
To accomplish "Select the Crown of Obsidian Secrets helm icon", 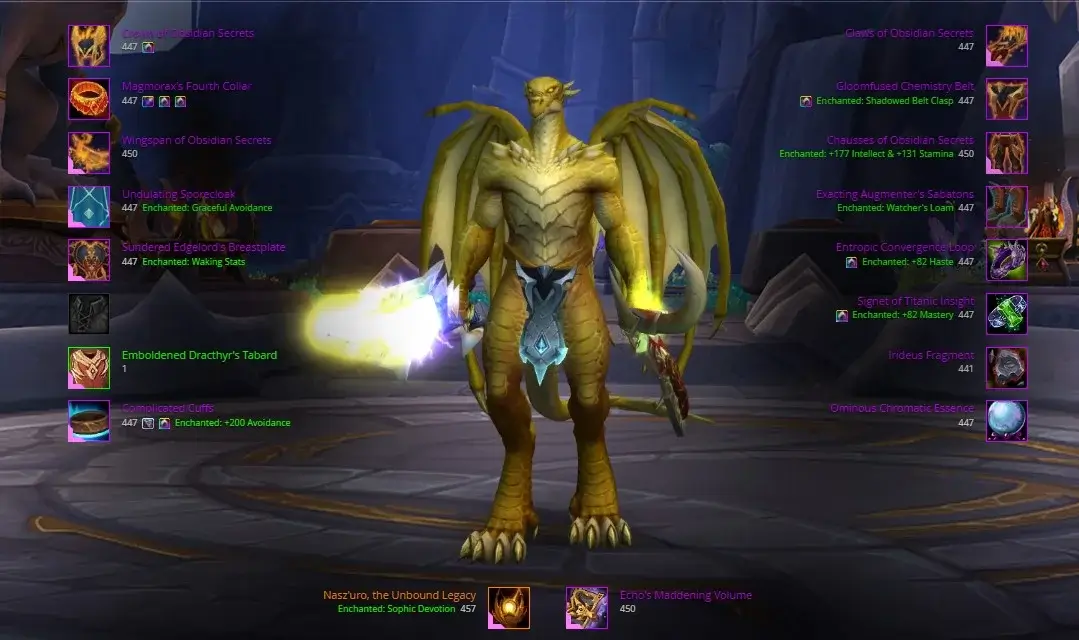I will click(89, 46).
